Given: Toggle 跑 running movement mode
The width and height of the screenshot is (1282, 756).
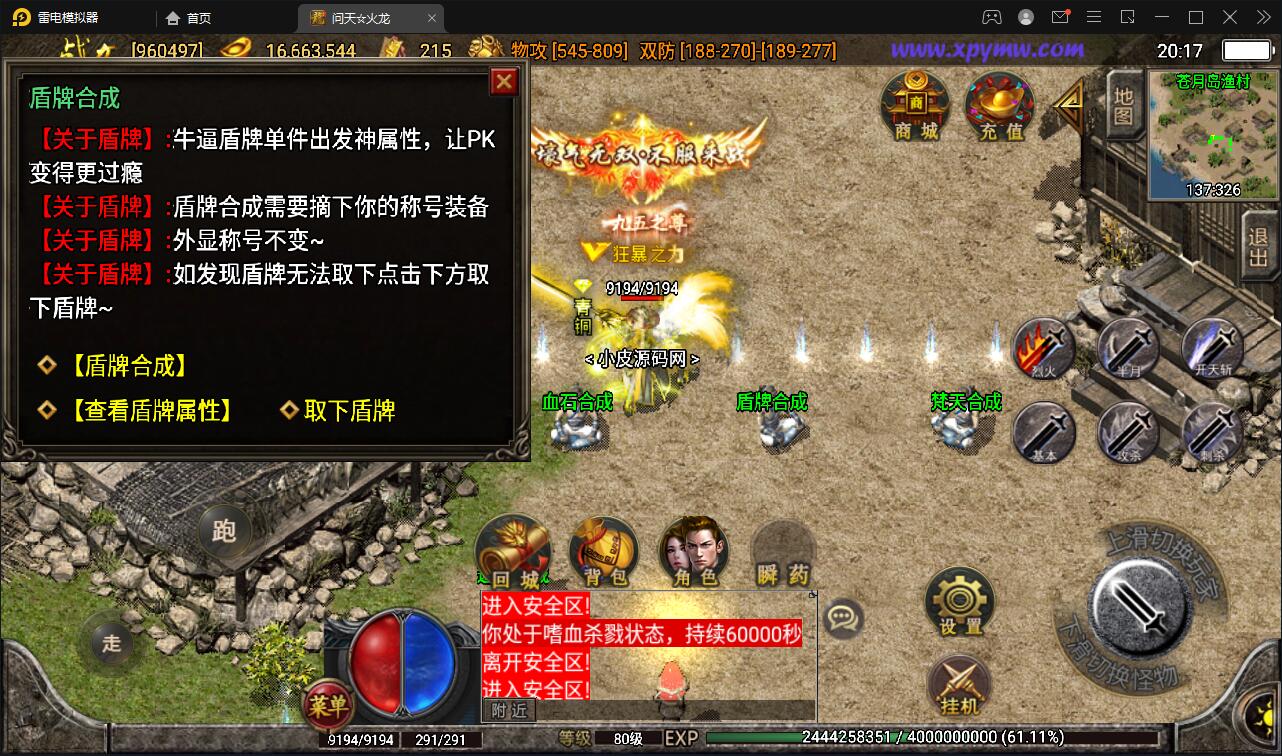Looking at the screenshot, I should click(x=225, y=533).
